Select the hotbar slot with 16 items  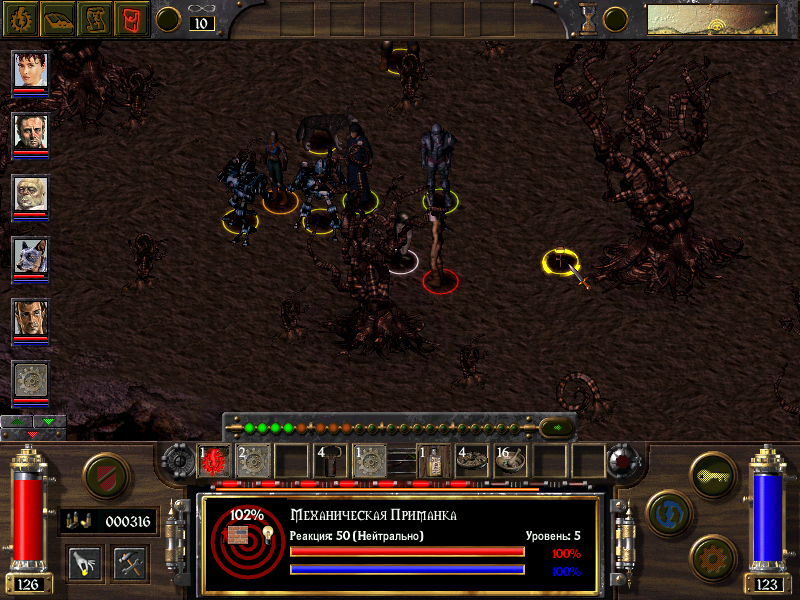(509, 460)
